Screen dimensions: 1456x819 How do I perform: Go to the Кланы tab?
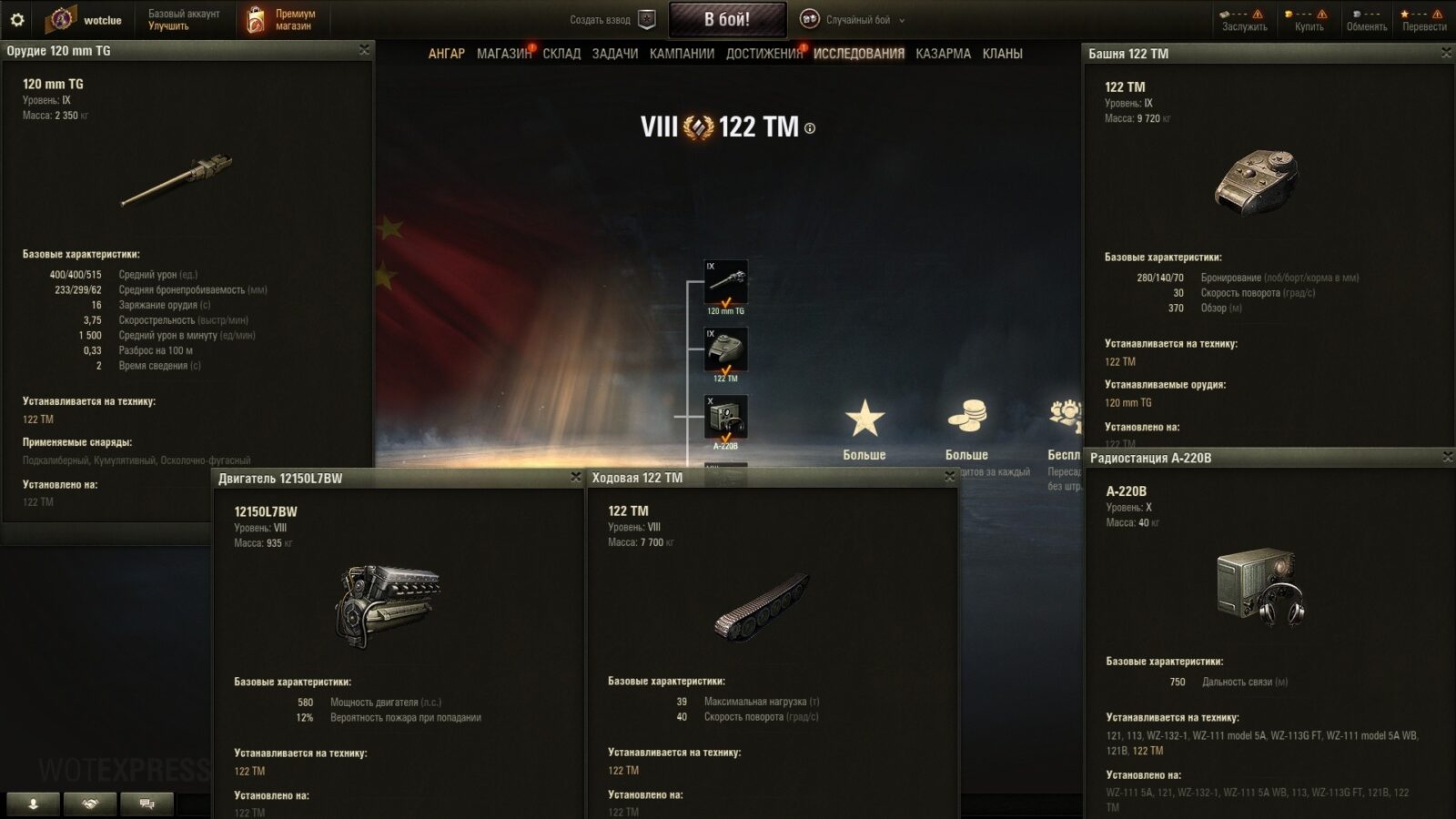point(1002,54)
